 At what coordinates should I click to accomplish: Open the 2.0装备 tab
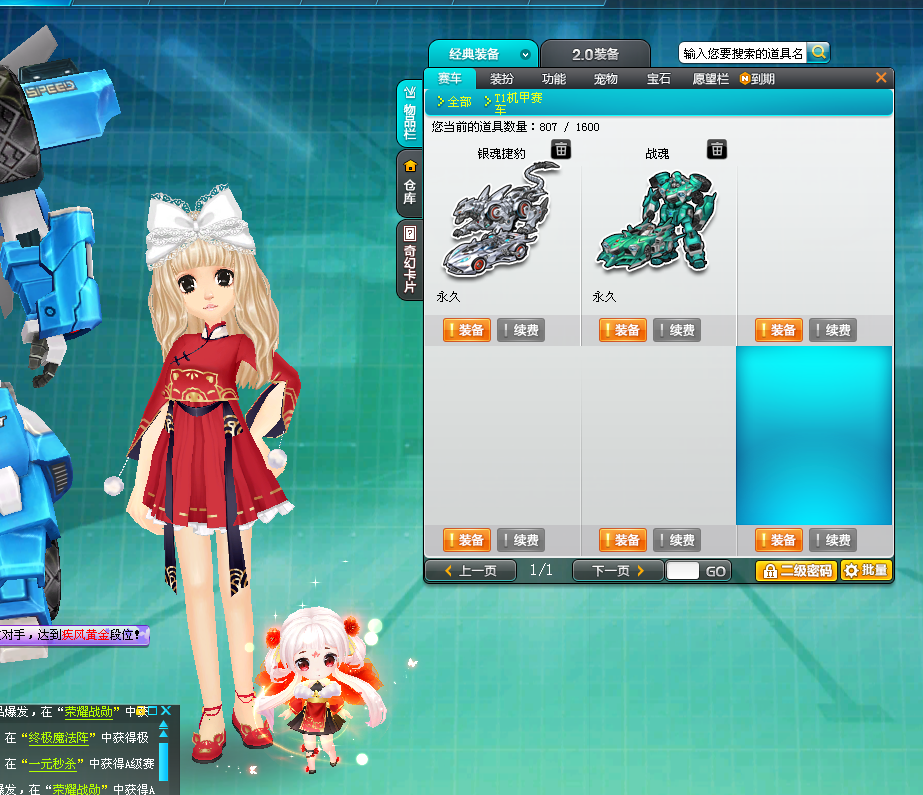click(595, 54)
